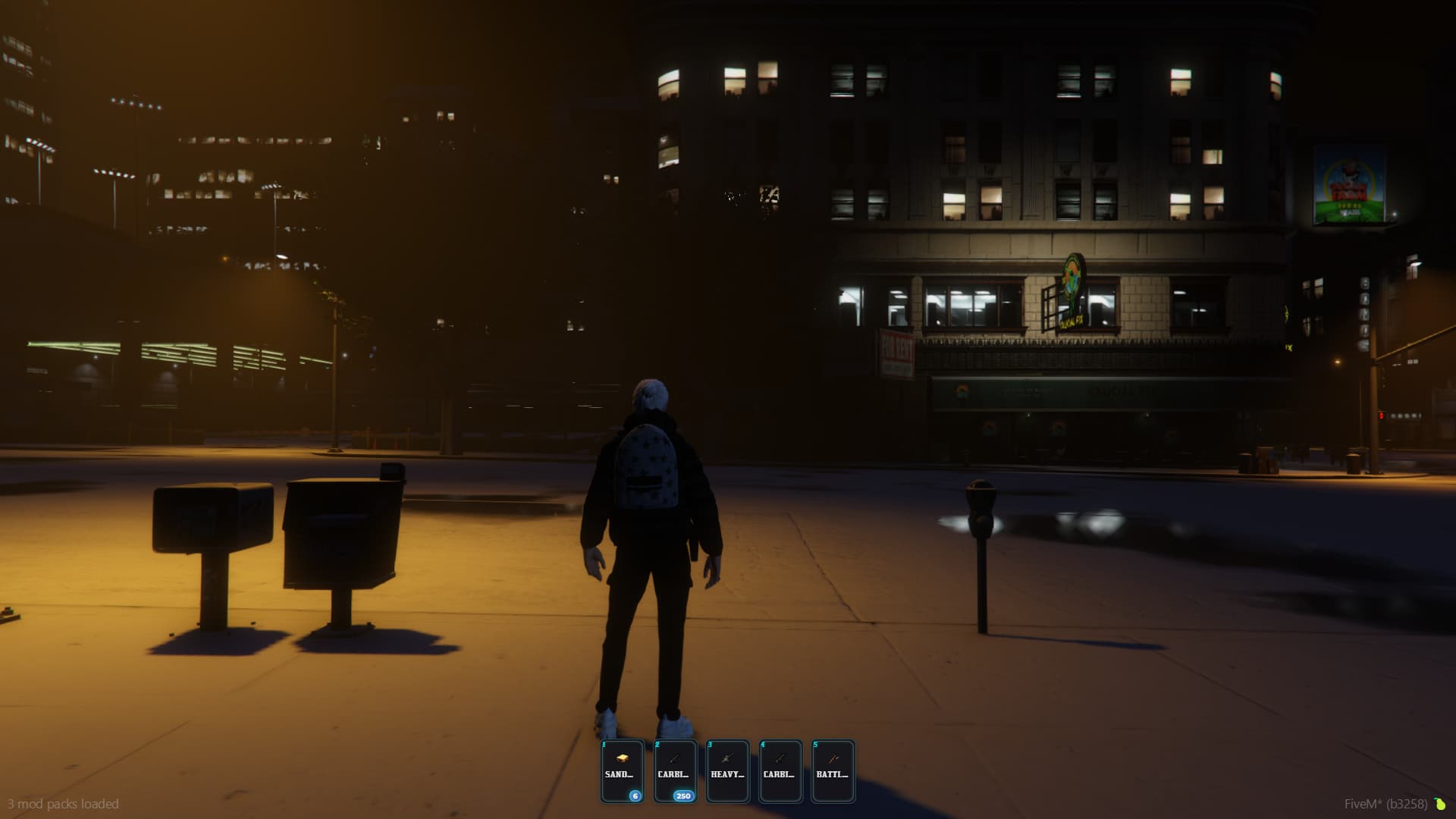Viewport: 1456px width, 819px height.
Task: Select the carbine weapon in hotbar slot 2
Action: tap(676, 770)
